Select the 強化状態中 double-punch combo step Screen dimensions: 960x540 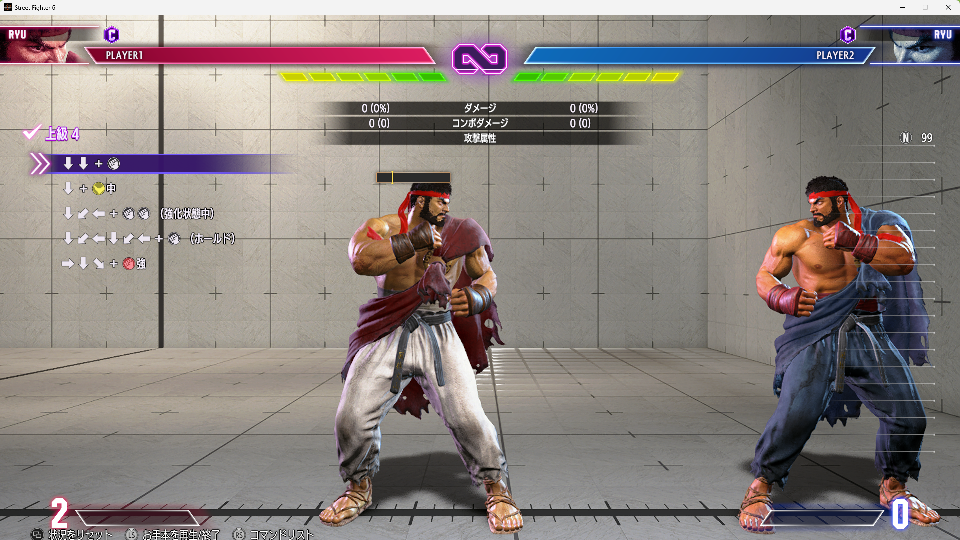click(x=138, y=213)
